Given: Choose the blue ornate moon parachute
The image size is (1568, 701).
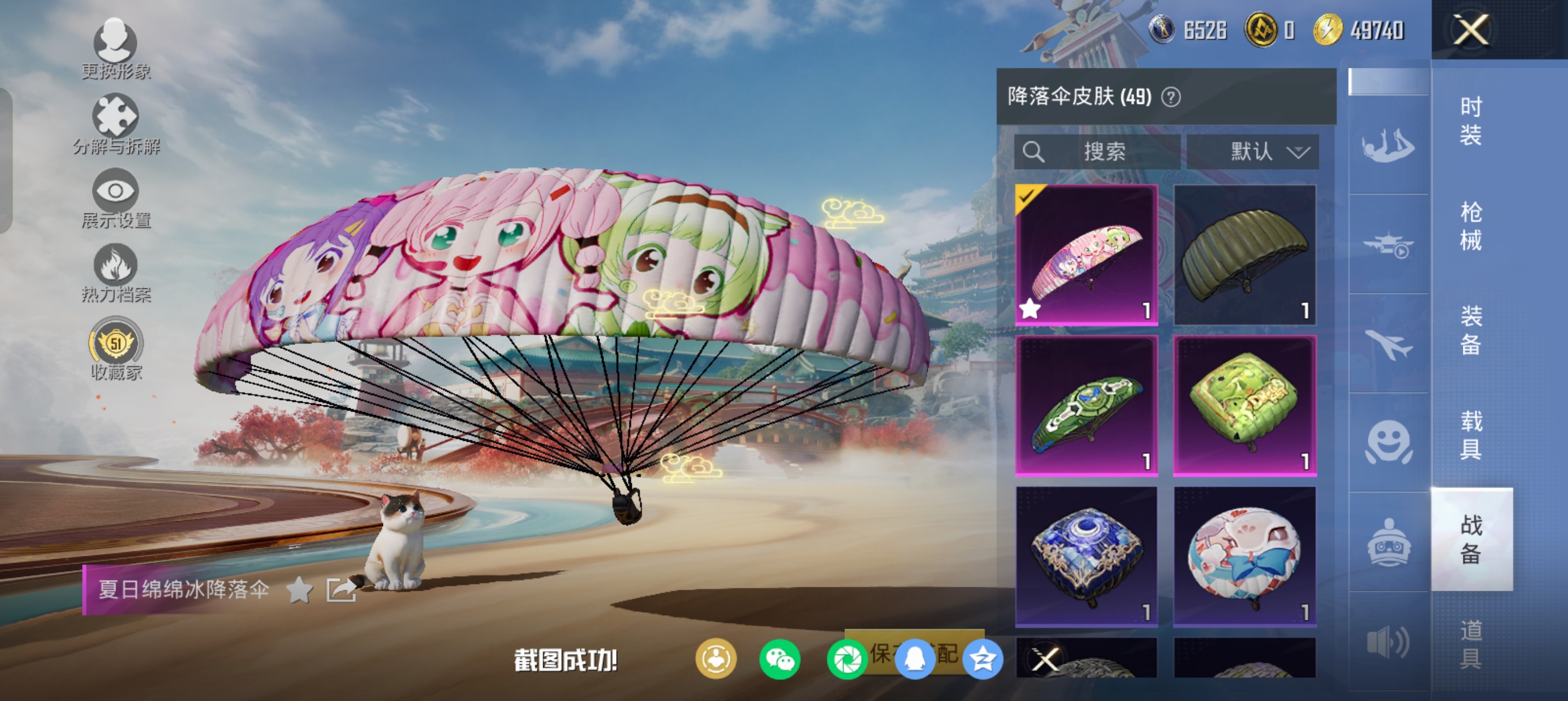Looking at the screenshot, I should pyautogui.click(x=1087, y=556).
